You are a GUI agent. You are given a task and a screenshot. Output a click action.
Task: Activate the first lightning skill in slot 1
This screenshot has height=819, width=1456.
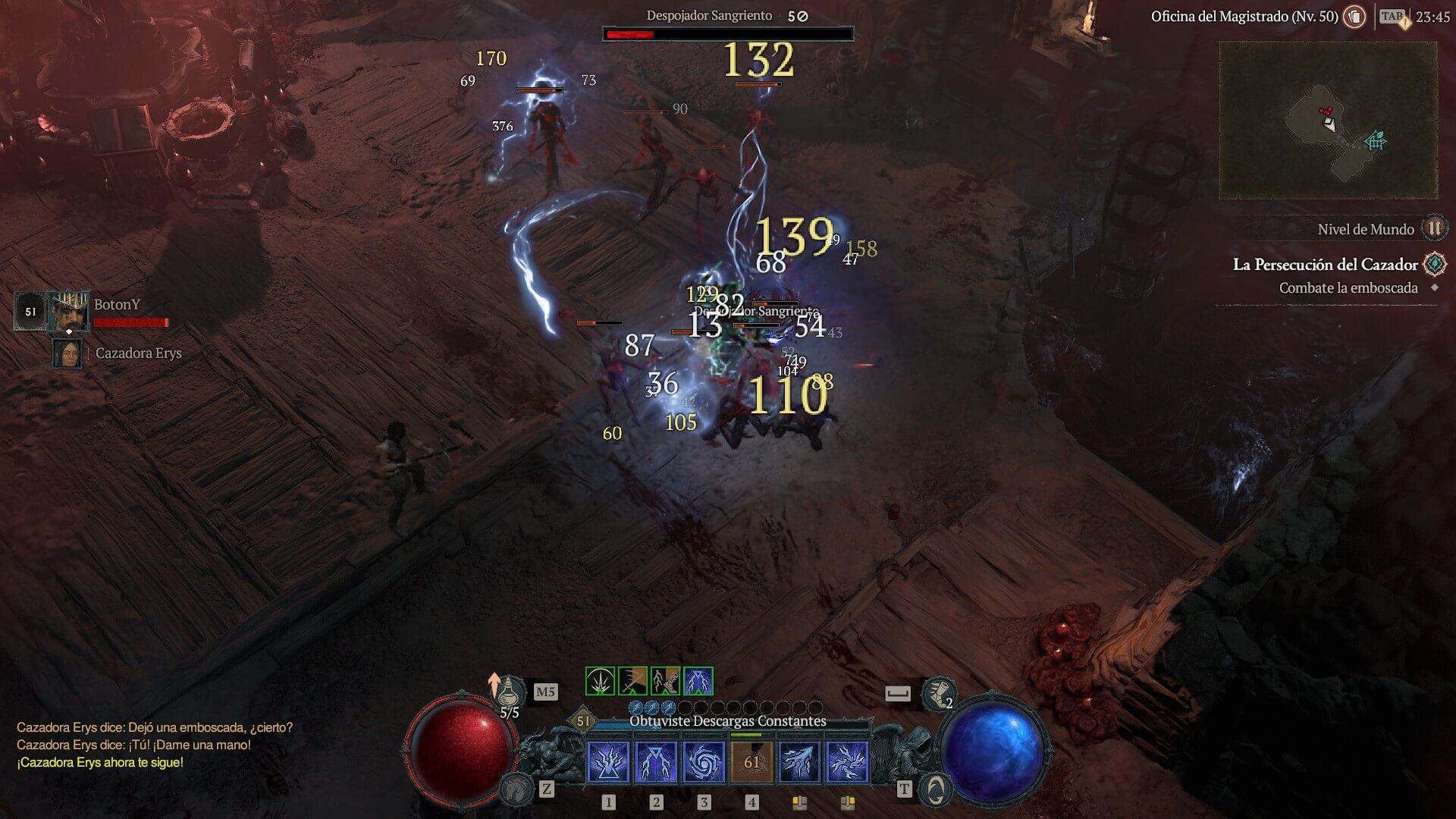click(608, 761)
